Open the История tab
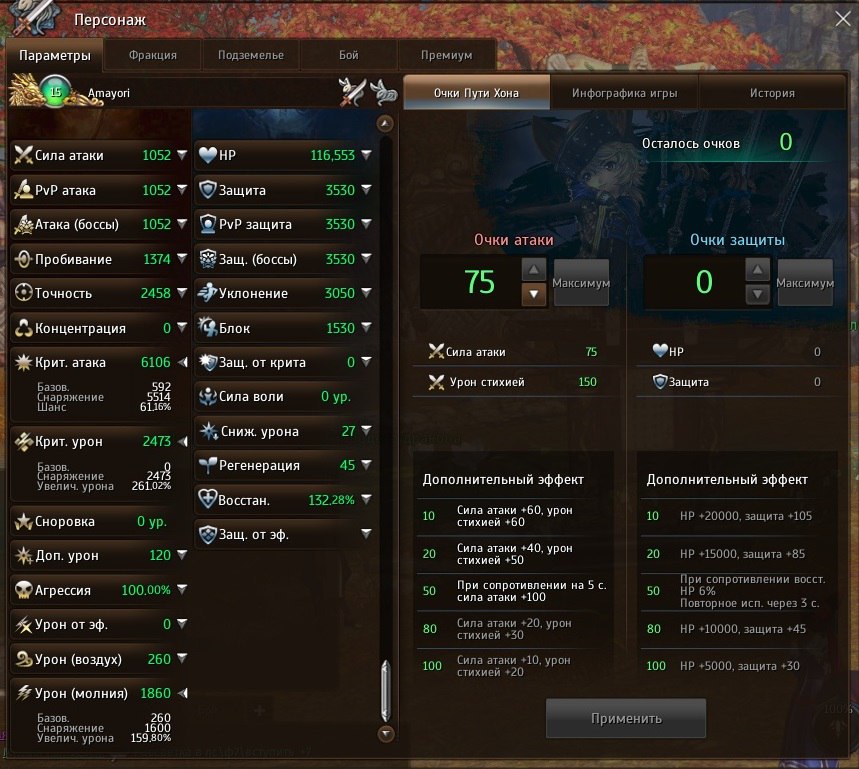Screen dimensions: 859x769 [772, 93]
